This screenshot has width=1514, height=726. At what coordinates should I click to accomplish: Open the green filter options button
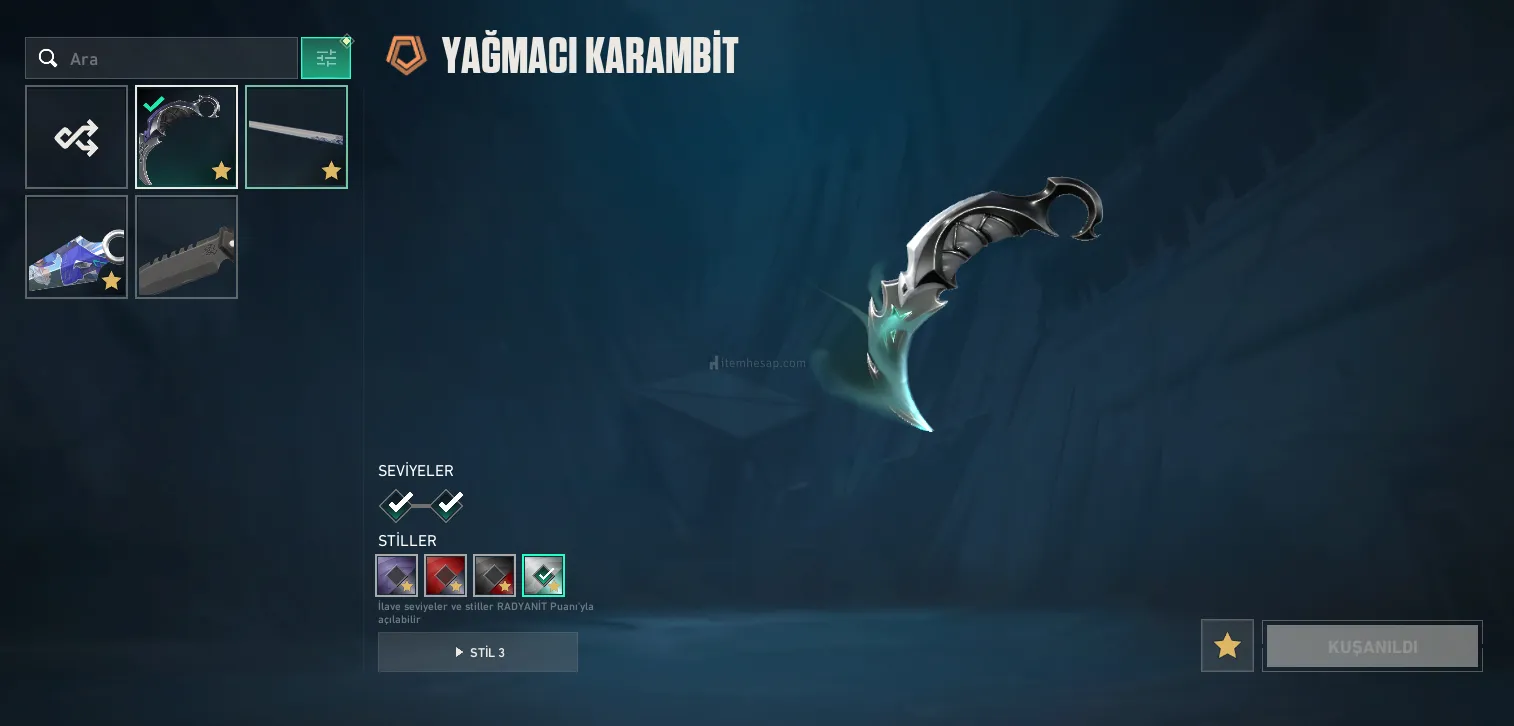click(326, 59)
